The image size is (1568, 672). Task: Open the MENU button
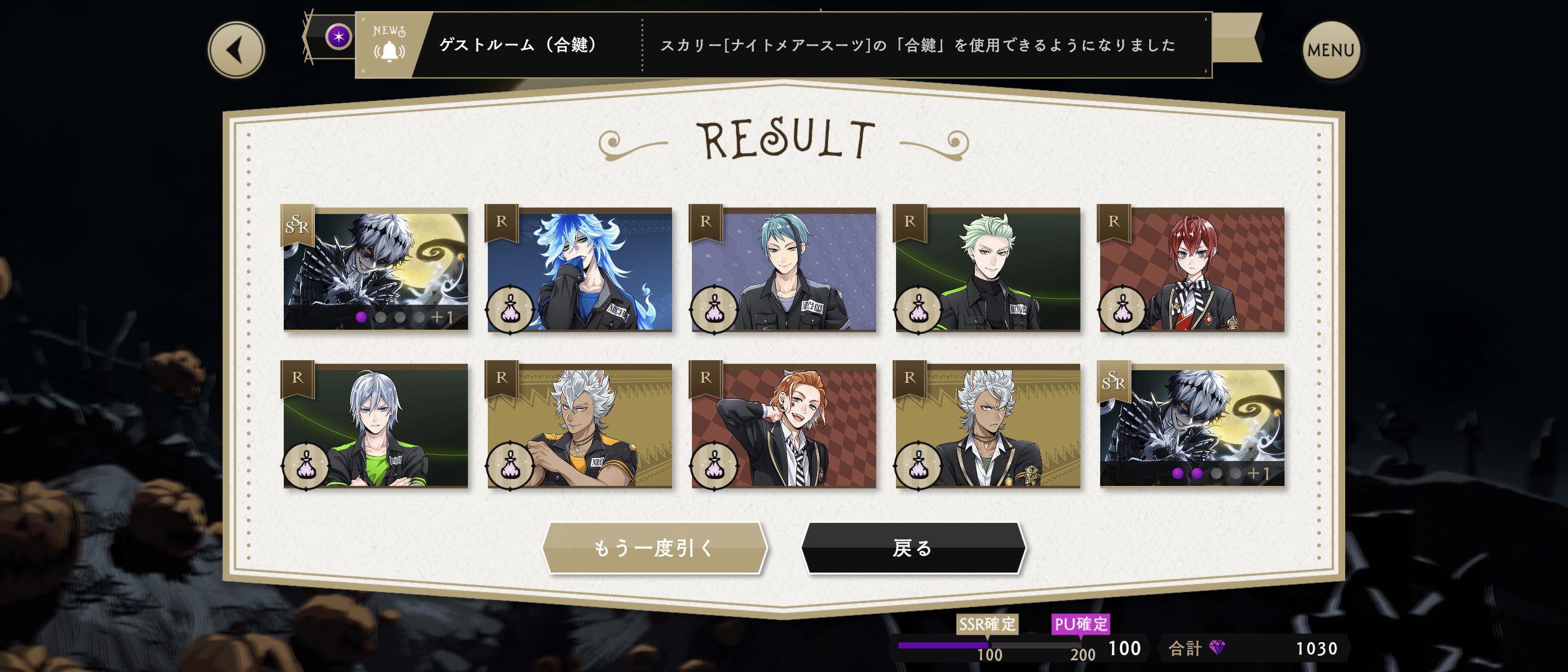(1330, 50)
